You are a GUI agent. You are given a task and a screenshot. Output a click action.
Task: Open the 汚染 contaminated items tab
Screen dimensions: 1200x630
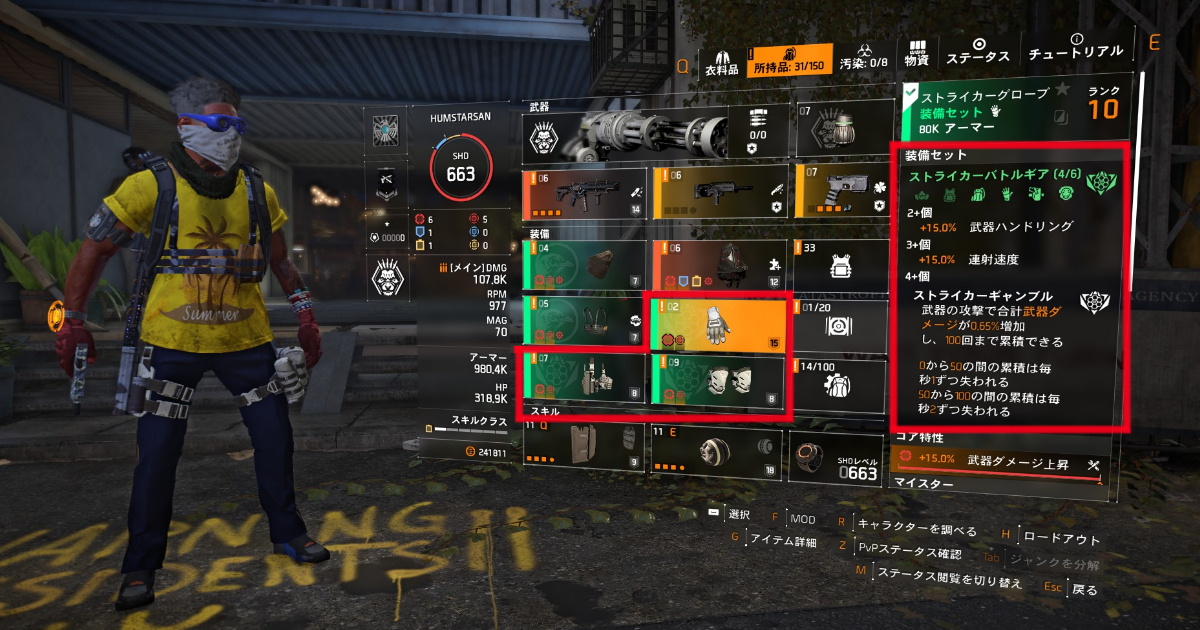pos(864,60)
